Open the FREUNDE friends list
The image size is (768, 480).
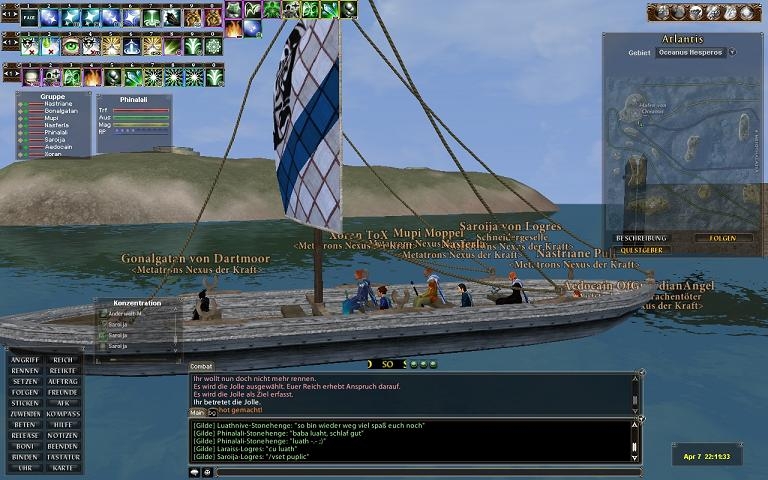62,393
